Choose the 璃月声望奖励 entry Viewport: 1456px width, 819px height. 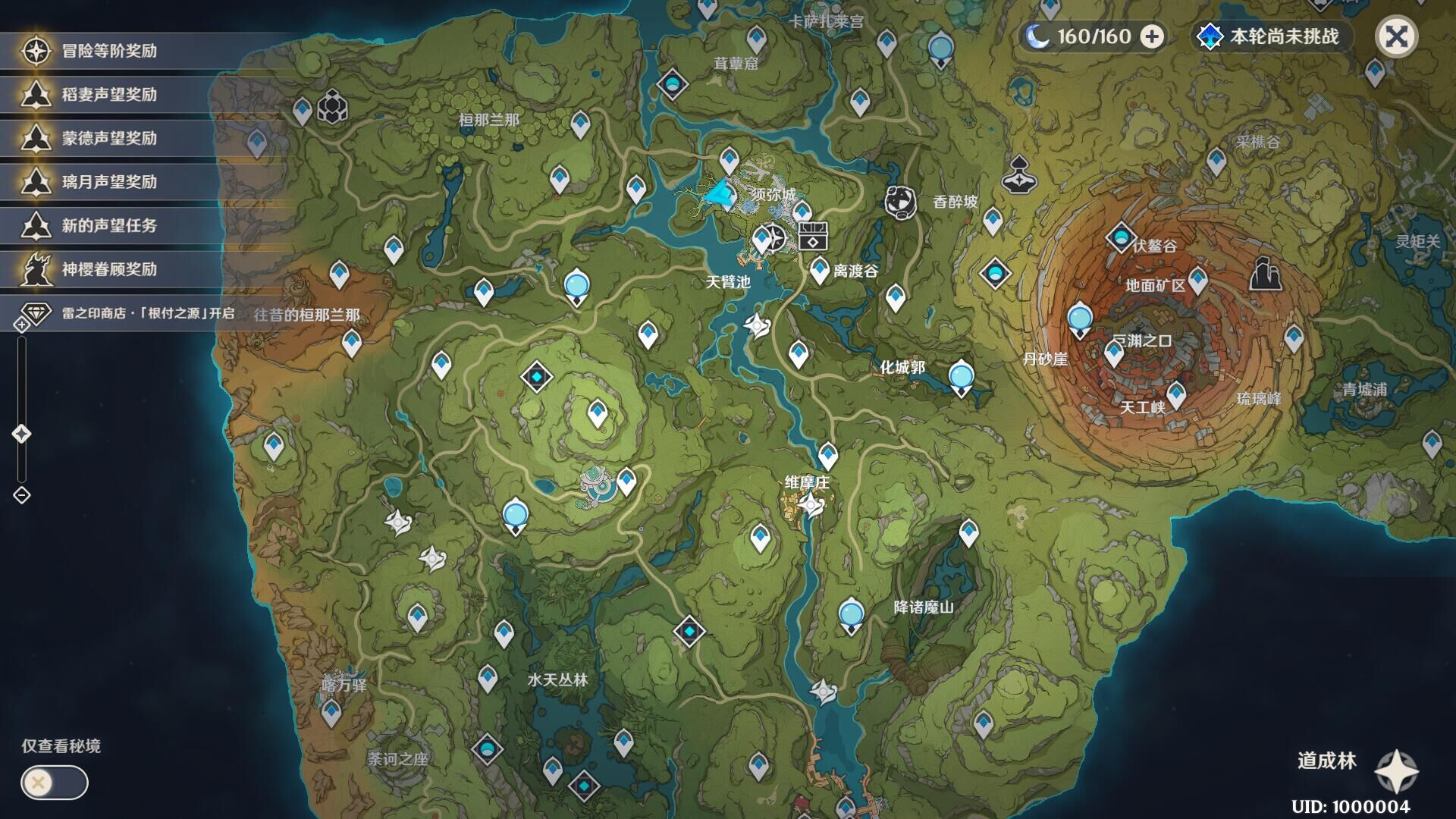(x=109, y=182)
